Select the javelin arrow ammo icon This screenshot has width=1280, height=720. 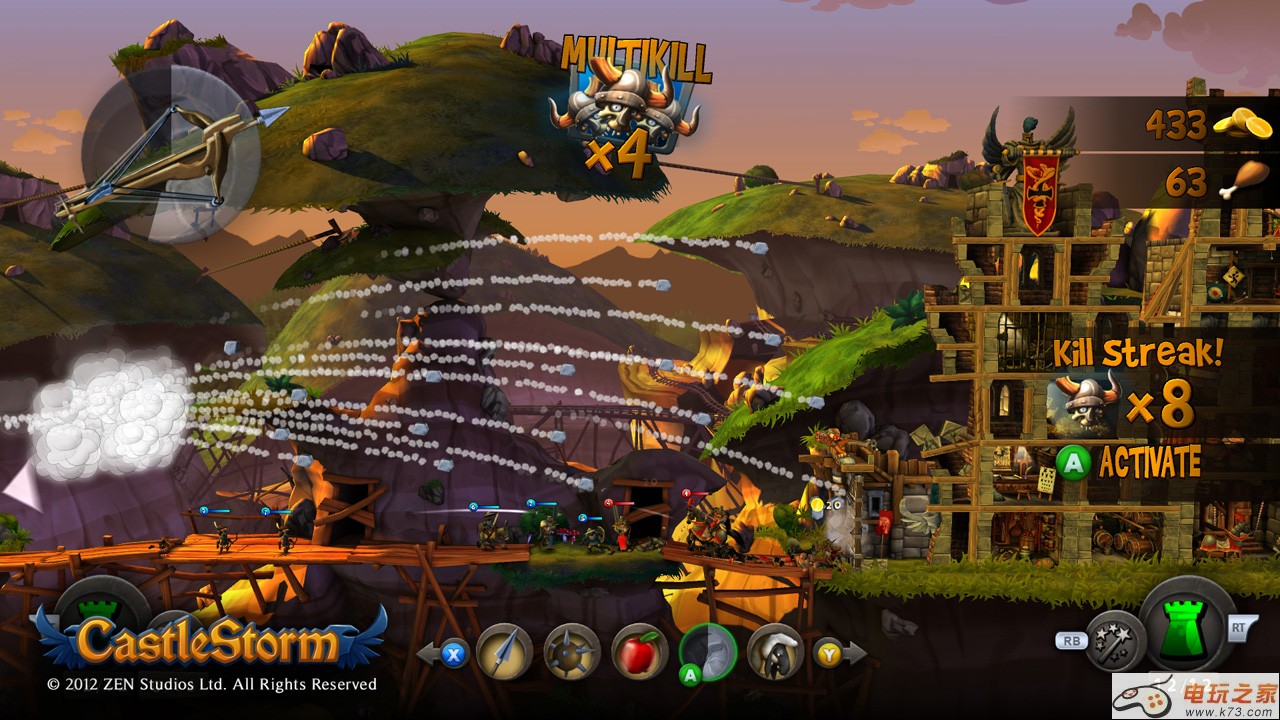coord(504,651)
